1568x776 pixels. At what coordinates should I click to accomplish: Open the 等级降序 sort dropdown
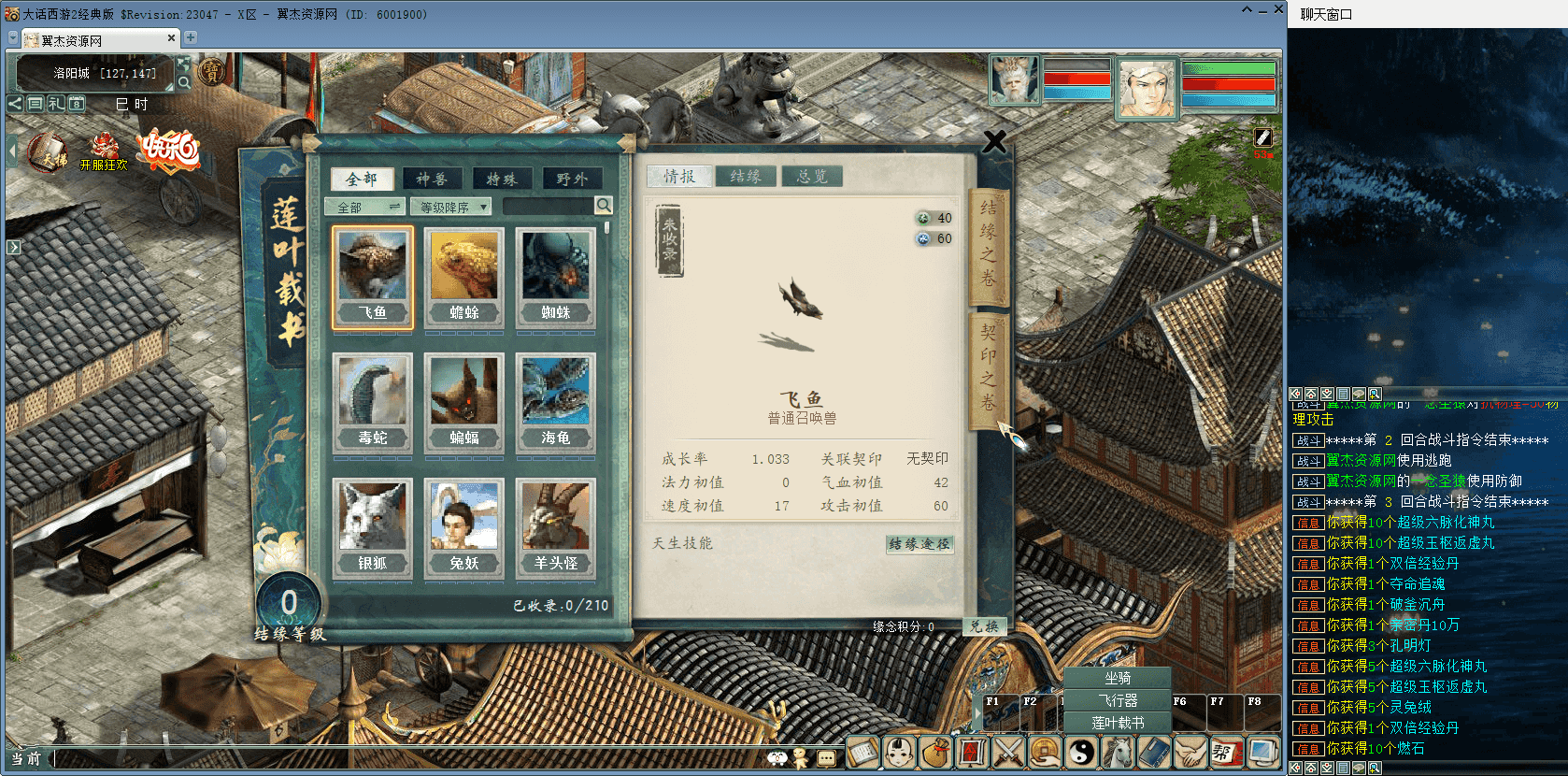pos(450,207)
